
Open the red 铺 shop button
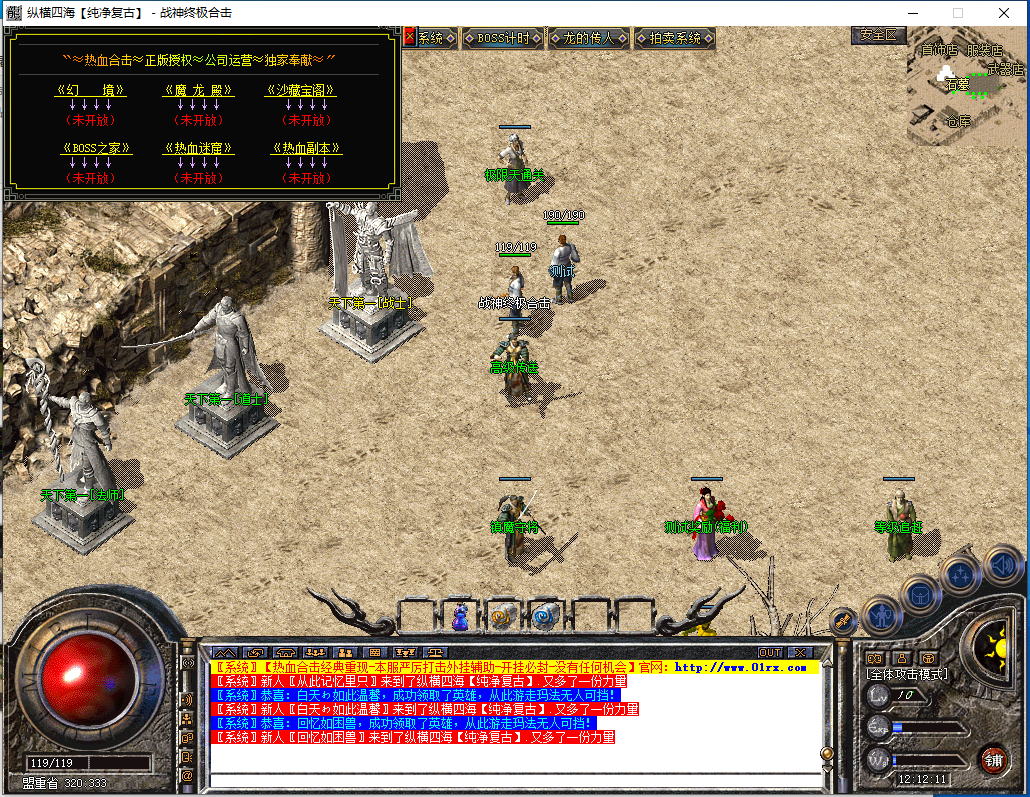point(993,759)
